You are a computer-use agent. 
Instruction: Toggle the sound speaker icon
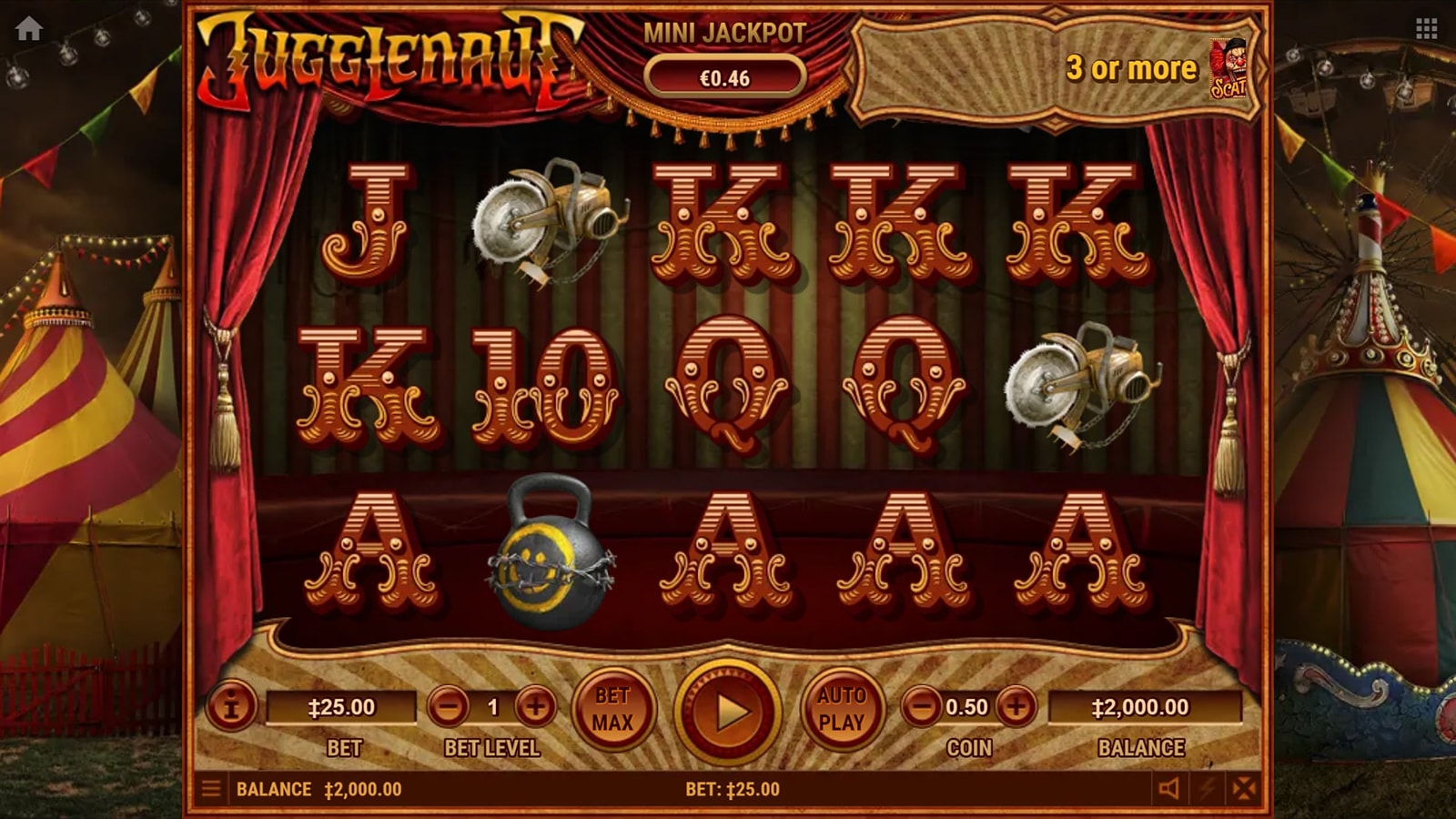pos(1169,788)
